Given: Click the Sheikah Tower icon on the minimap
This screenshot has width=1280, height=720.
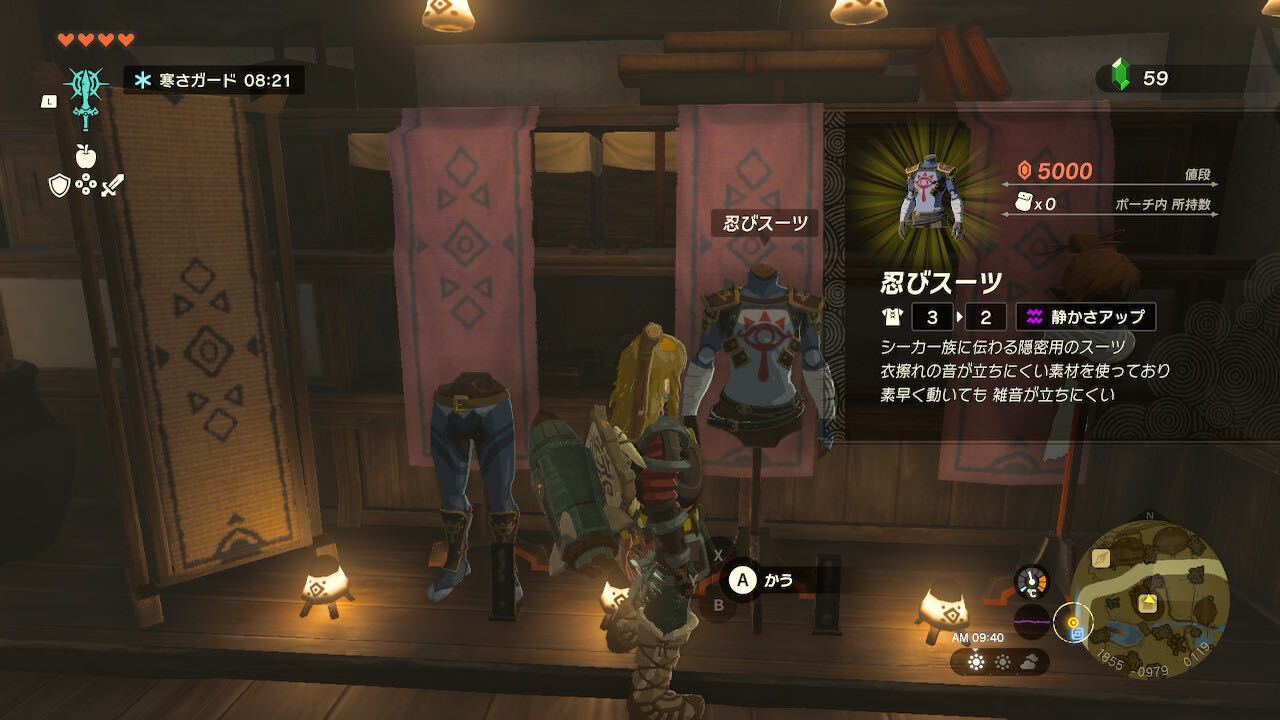Looking at the screenshot, I should click(1147, 602).
